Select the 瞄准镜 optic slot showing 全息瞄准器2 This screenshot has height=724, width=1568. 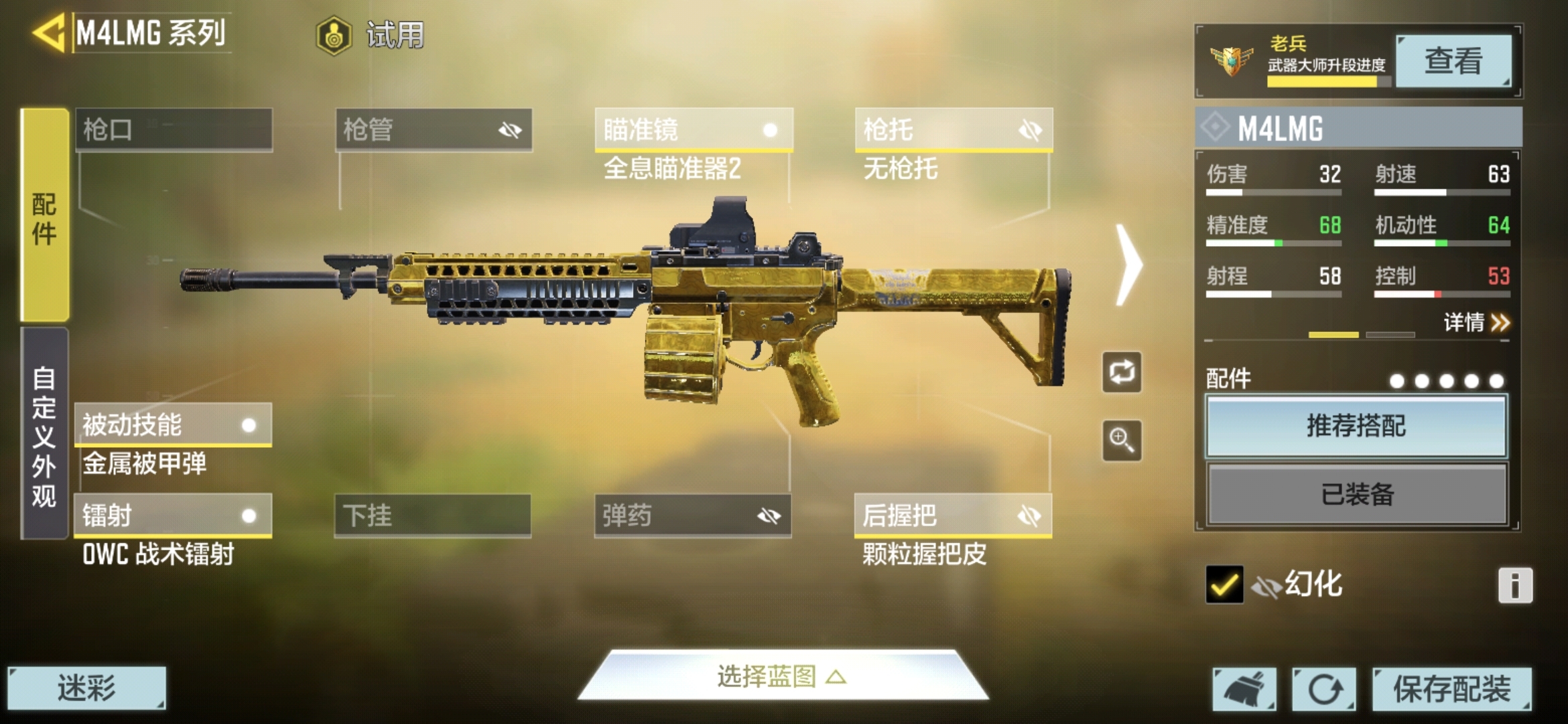click(690, 131)
